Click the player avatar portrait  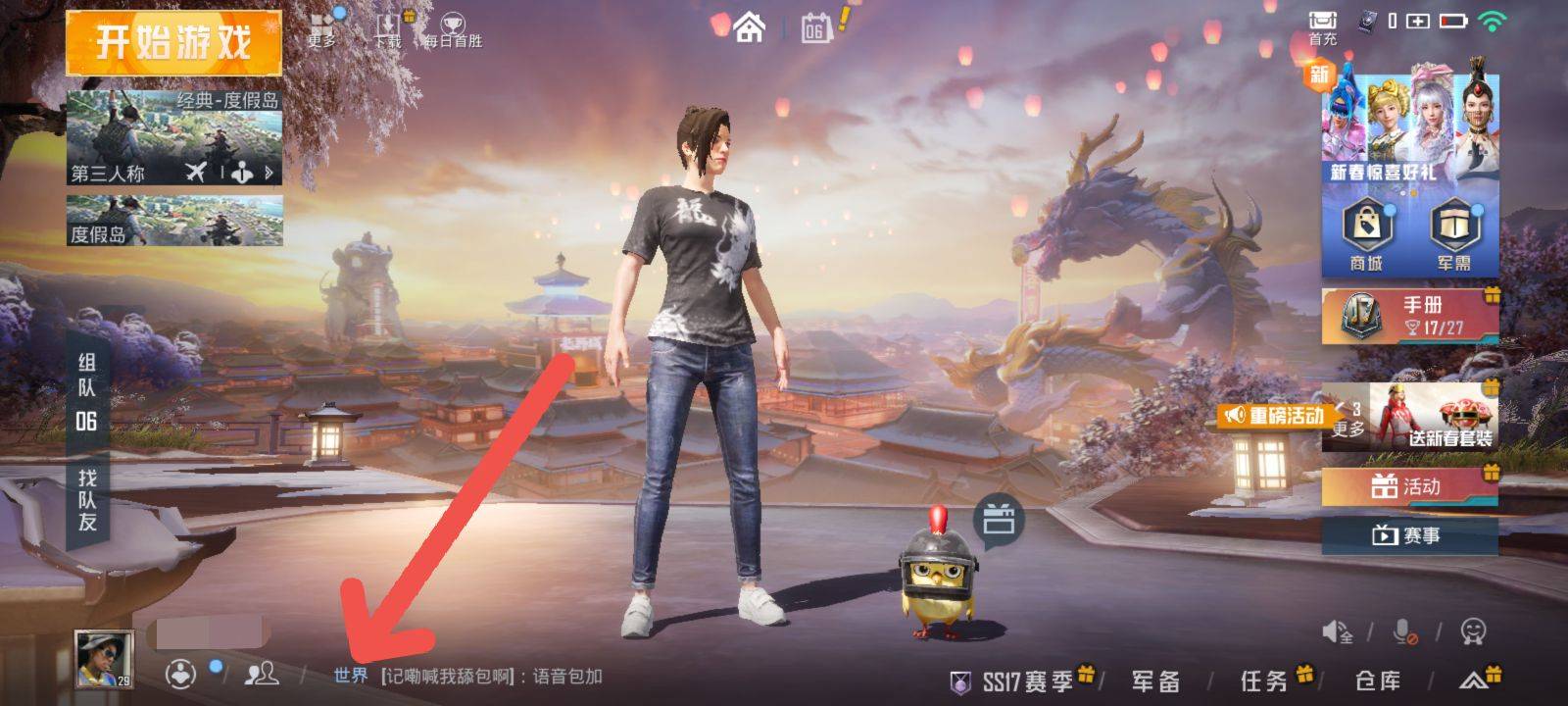coord(104,658)
